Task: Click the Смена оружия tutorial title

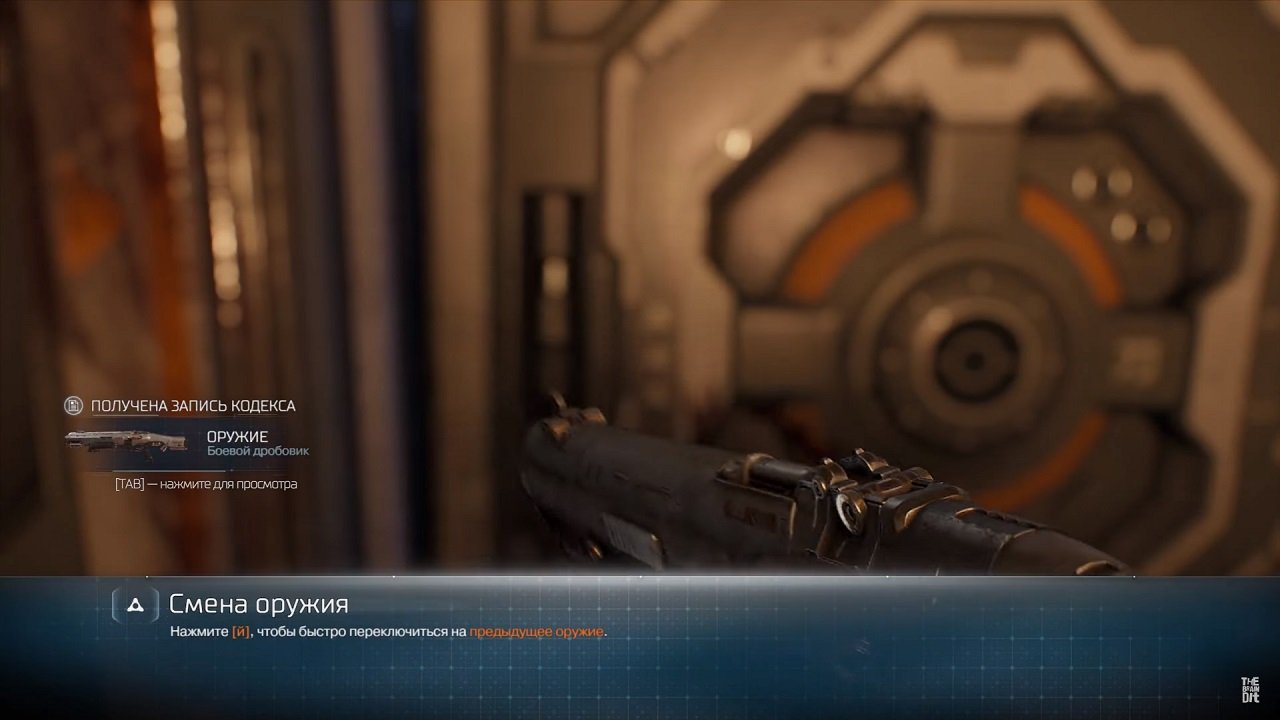Action: tap(258, 603)
